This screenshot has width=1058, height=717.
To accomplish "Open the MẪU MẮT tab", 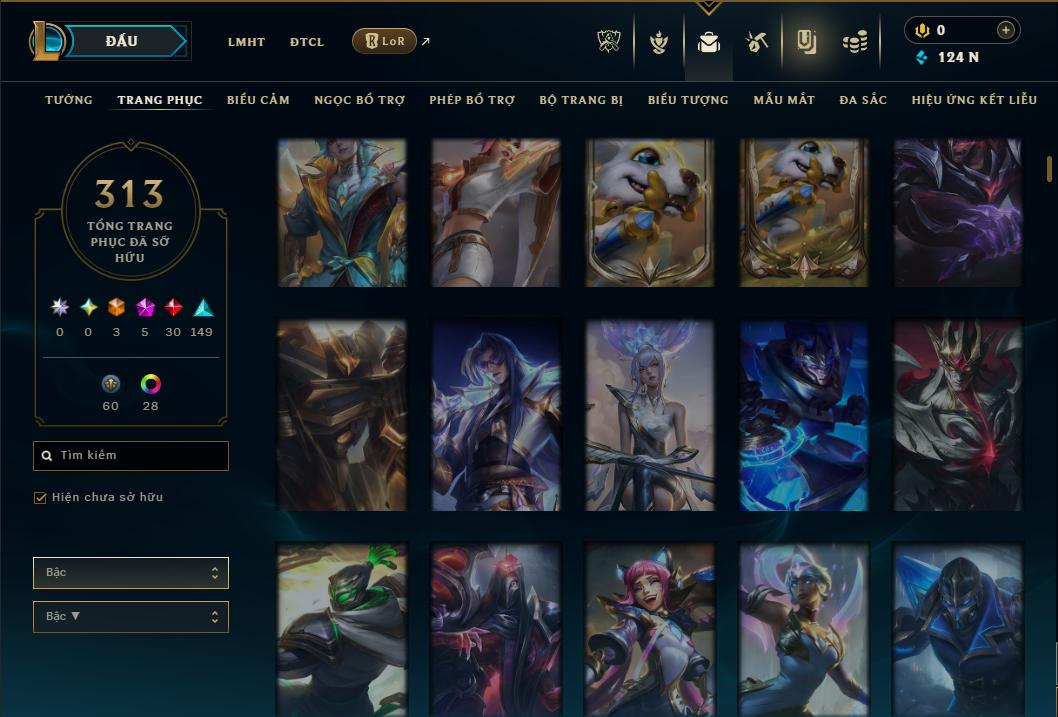I will [784, 100].
